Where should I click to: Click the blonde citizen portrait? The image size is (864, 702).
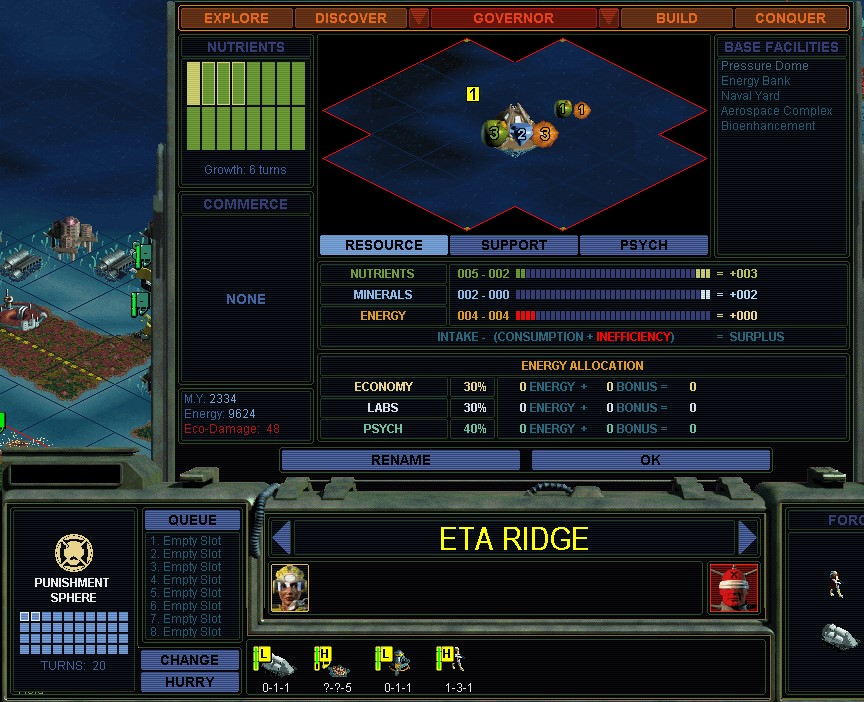[290, 587]
